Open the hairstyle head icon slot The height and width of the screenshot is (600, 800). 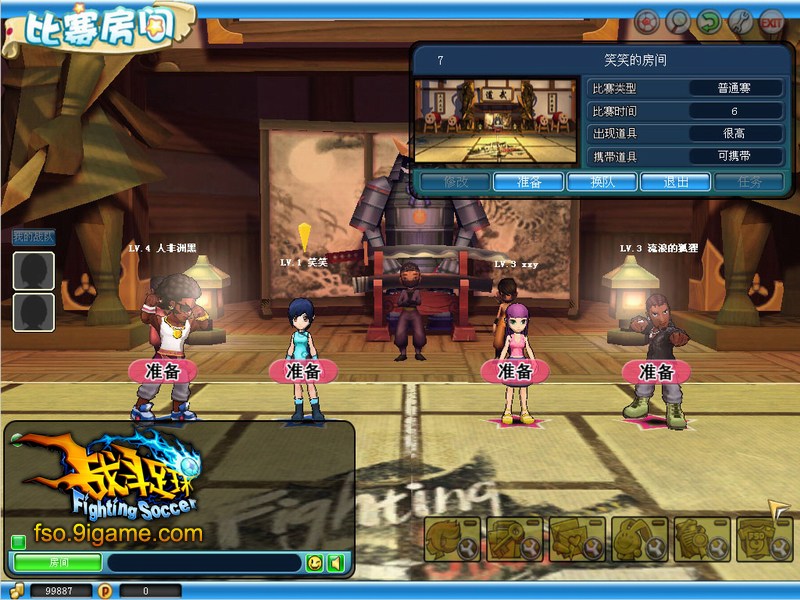click(453, 540)
